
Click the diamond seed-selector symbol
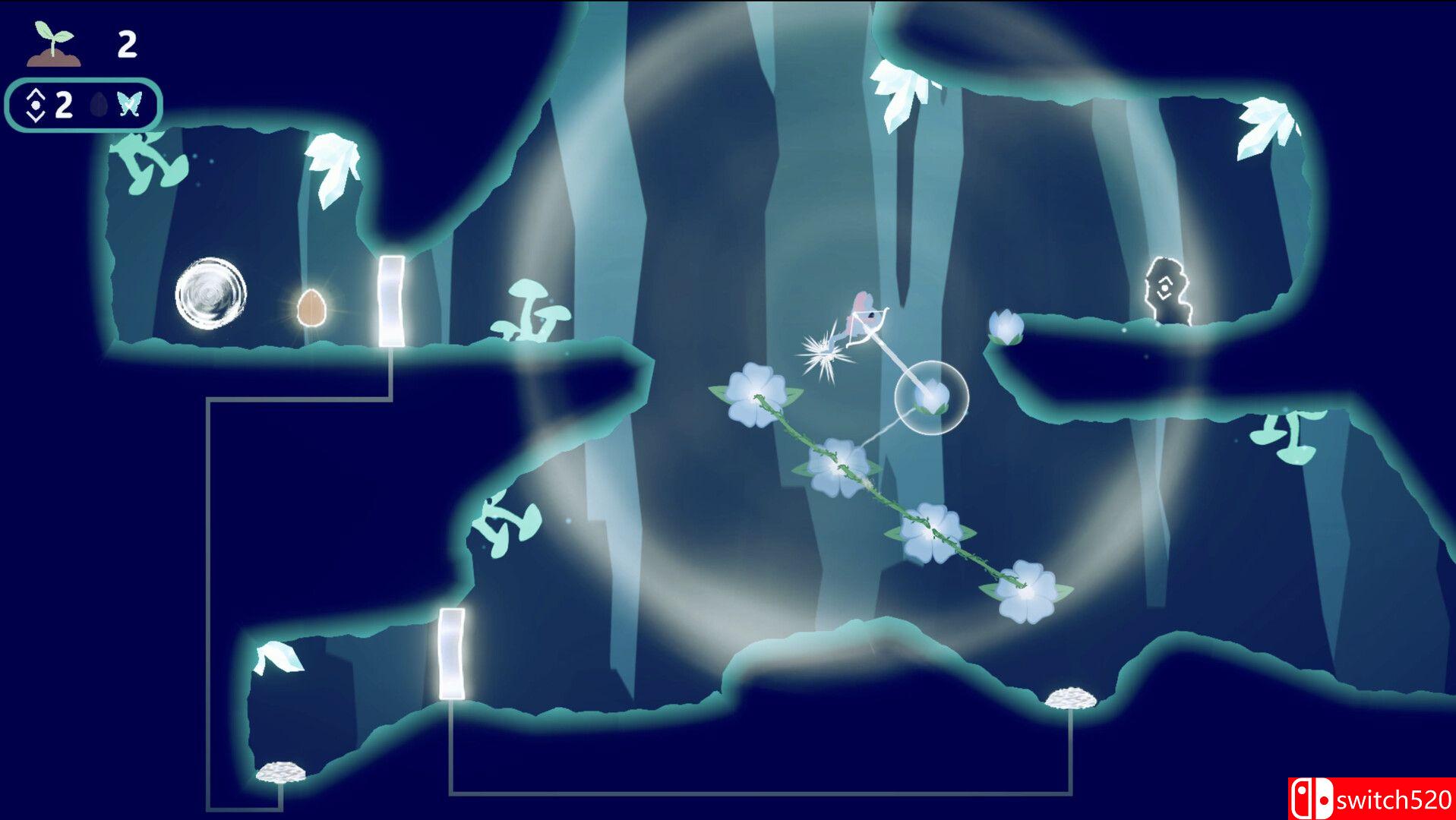(34, 104)
